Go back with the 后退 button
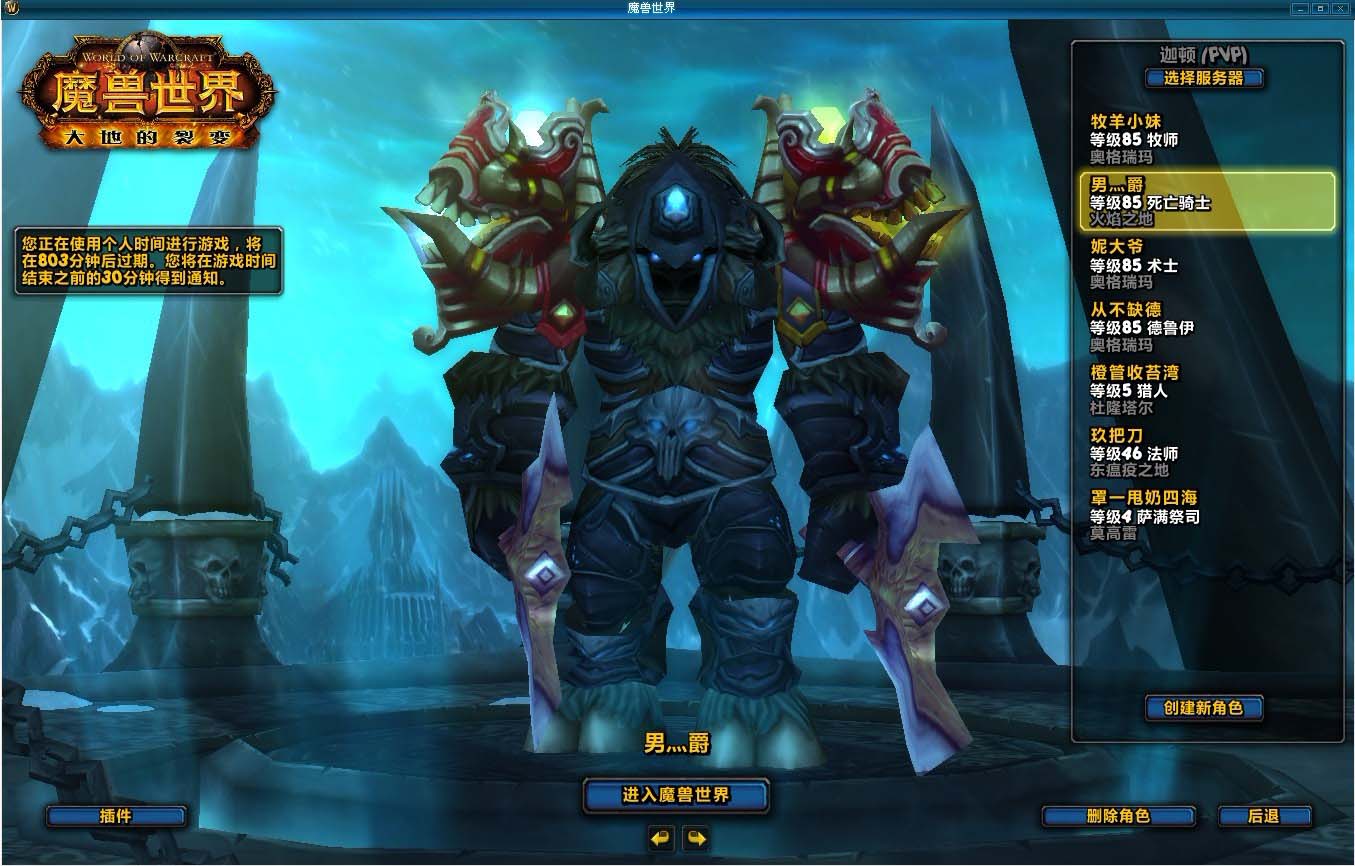The width and height of the screenshot is (1355, 866). click(x=1263, y=816)
